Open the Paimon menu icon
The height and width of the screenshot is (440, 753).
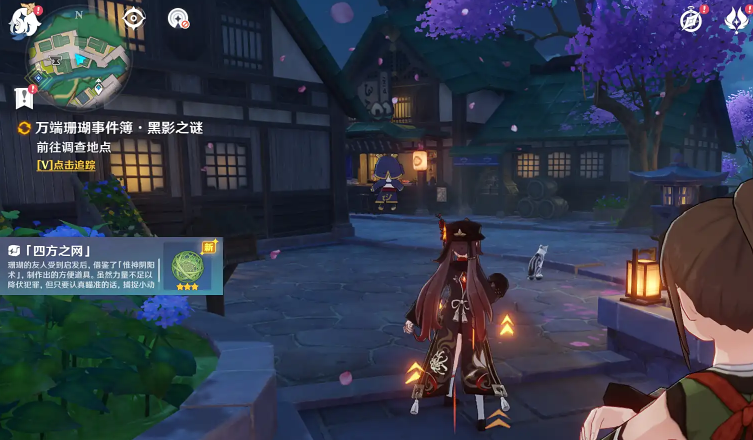click(x=23, y=20)
